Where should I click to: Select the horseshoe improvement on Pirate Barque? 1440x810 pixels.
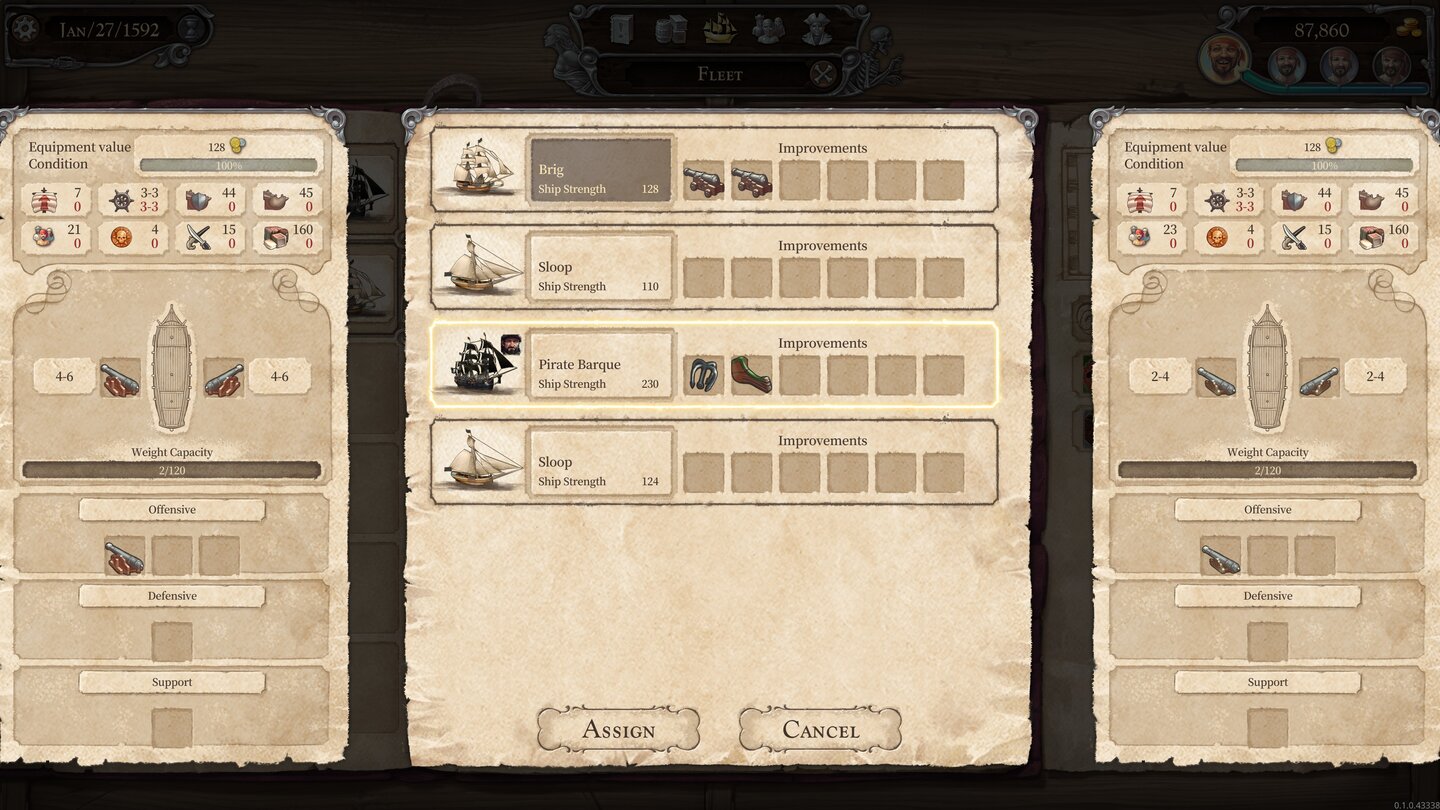coord(704,372)
